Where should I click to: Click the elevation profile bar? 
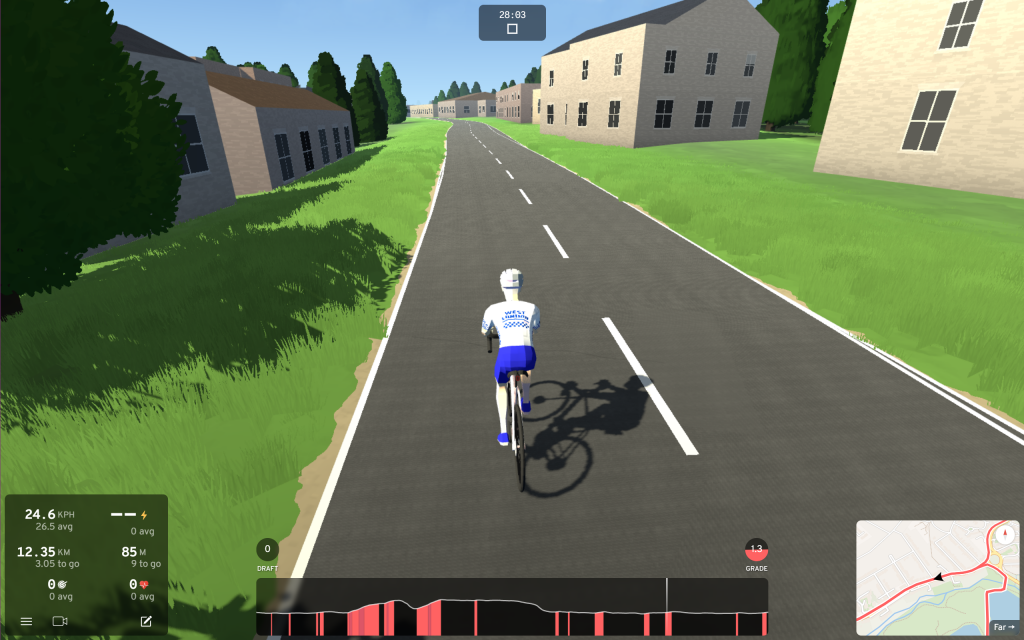[512, 607]
